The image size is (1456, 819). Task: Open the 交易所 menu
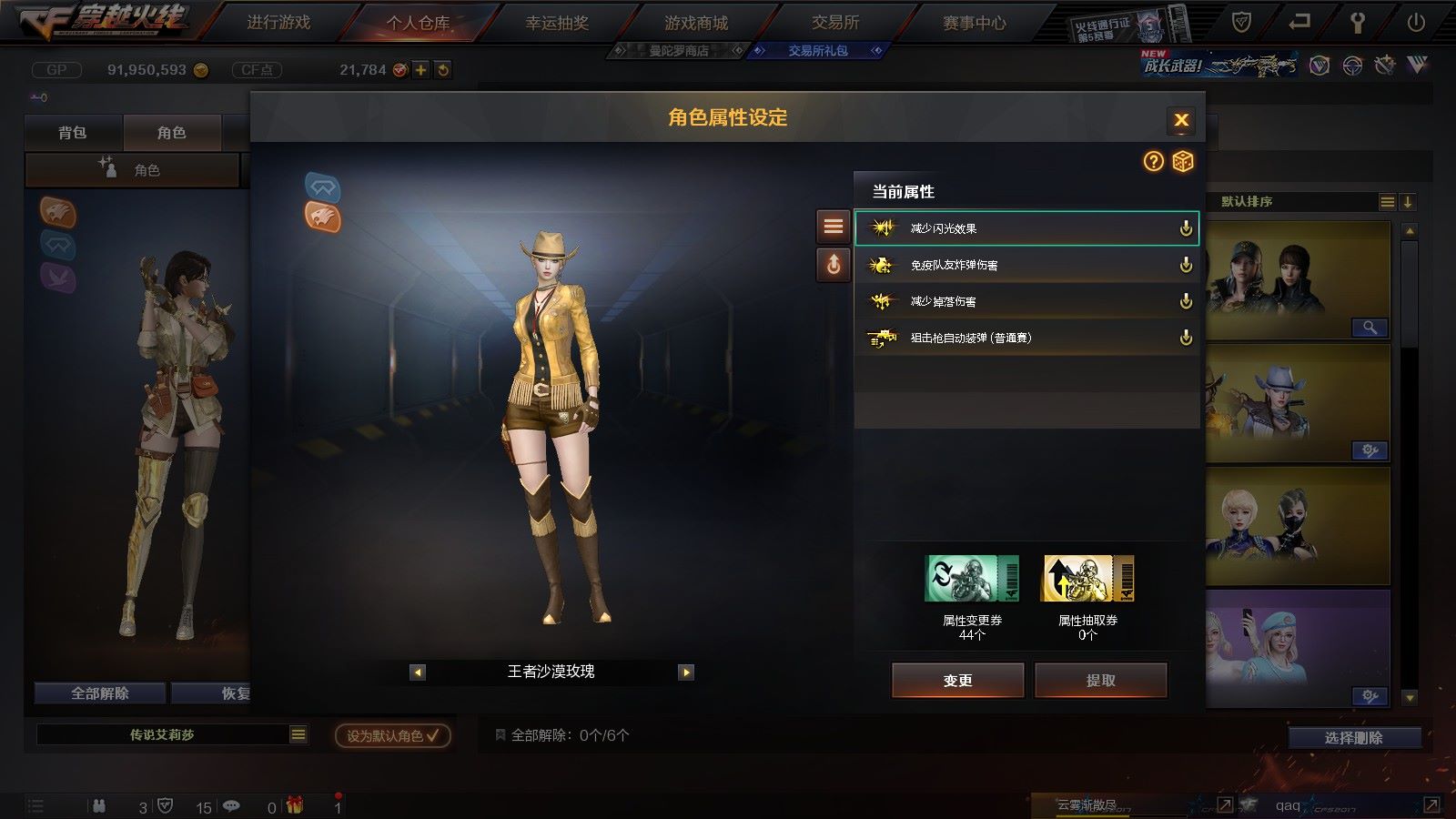835,23
